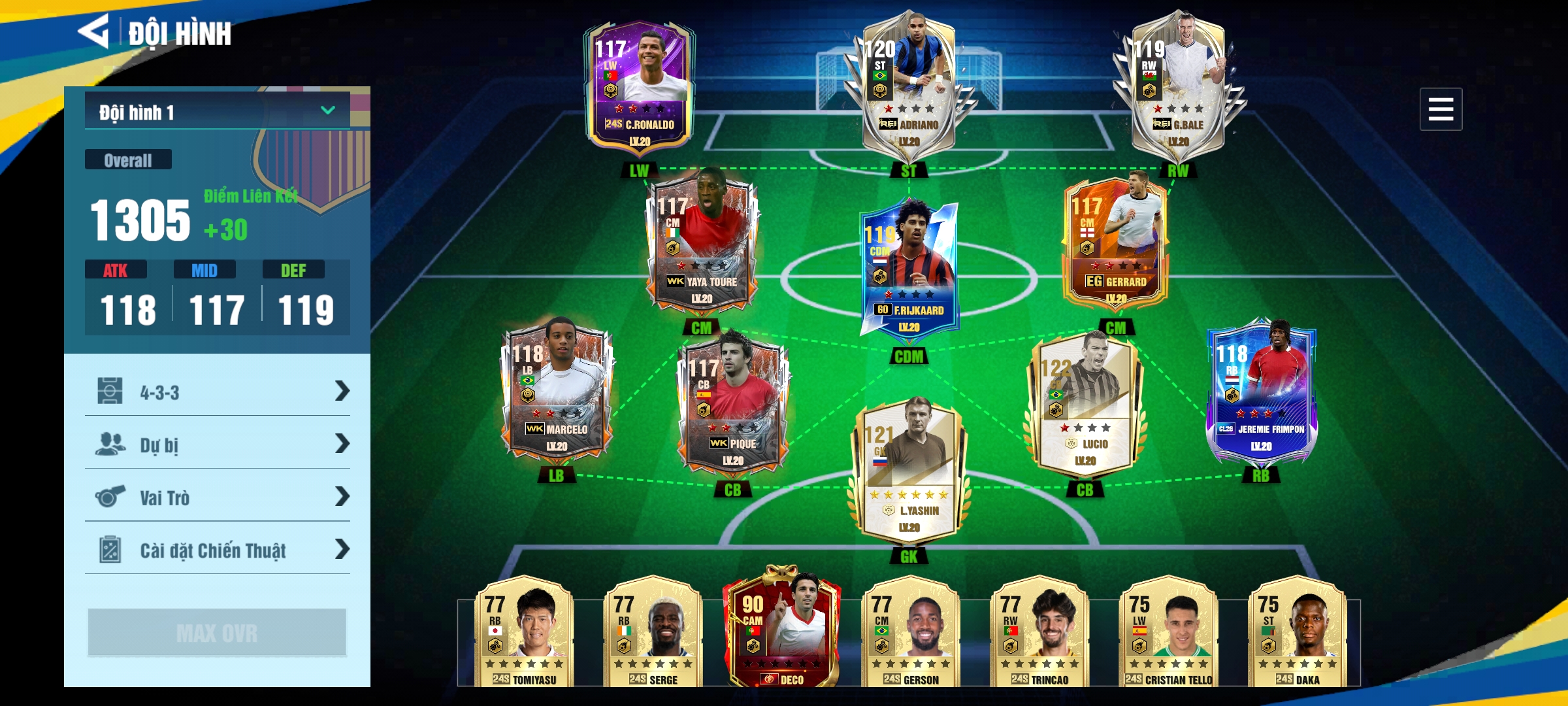Select the Jeremie Frimpong RB card
The width and height of the screenshot is (1568, 706).
point(1261,392)
